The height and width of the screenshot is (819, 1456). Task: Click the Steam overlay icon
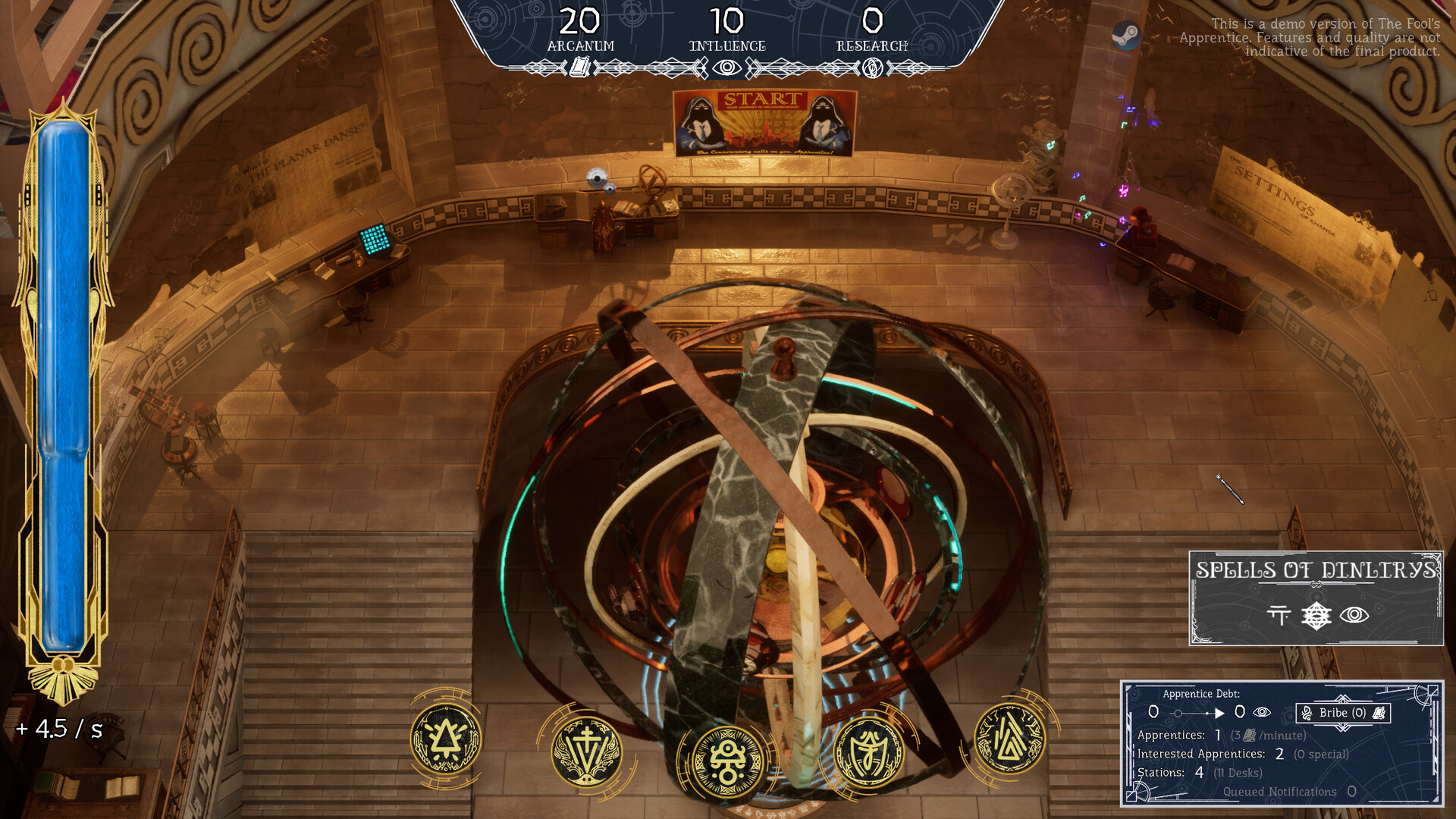pyautogui.click(x=1128, y=33)
